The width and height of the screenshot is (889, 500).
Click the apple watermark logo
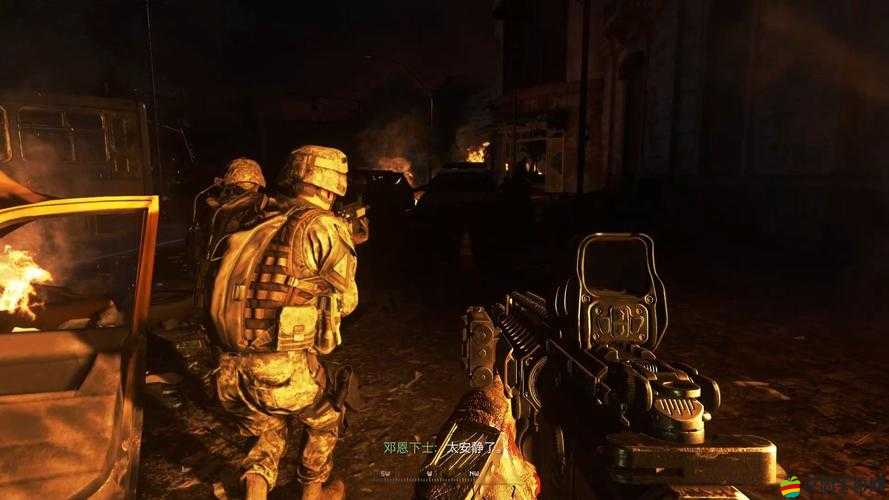(790, 485)
